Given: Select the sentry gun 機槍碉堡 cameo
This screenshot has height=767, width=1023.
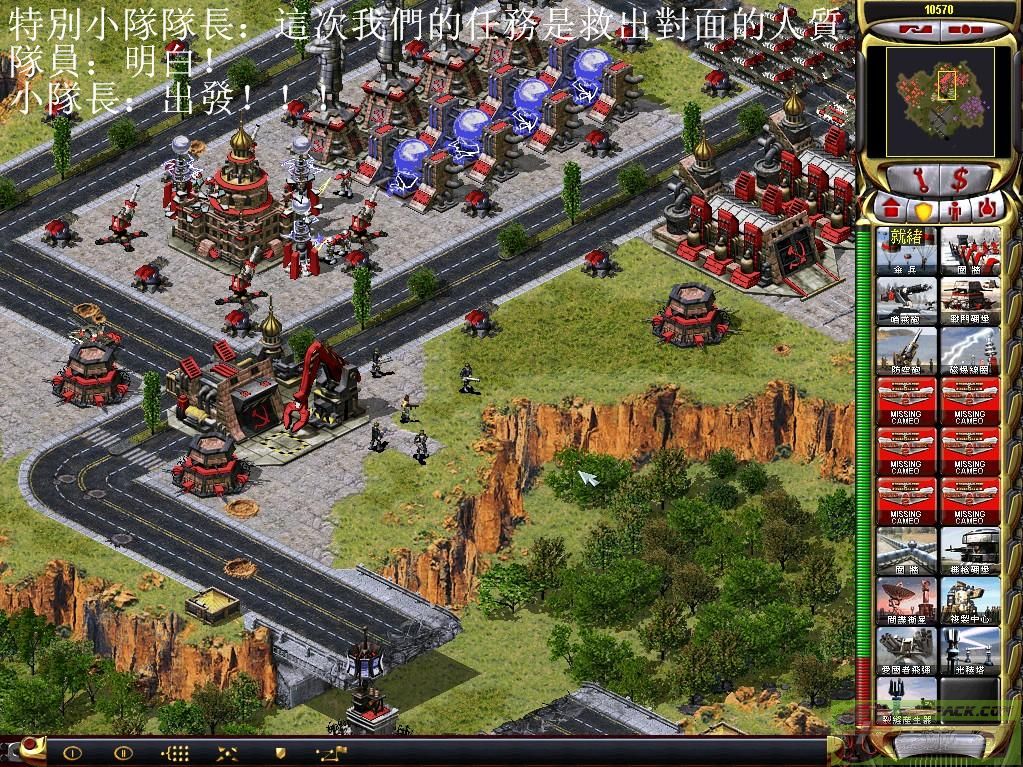Looking at the screenshot, I should (x=970, y=550).
